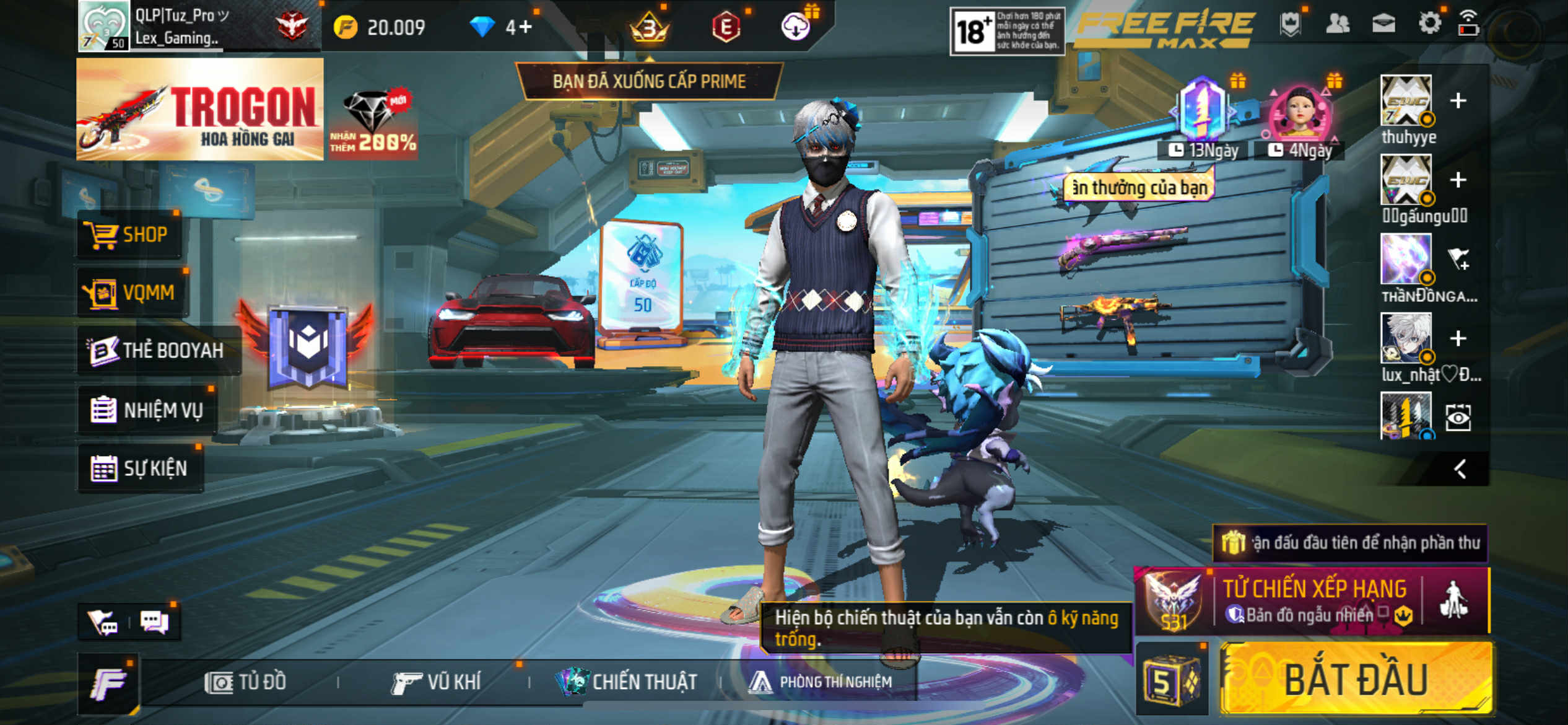Viewport: 1568px width, 725px height.
Task: Open the VQMM lucky spin menu
Action: (132, 292)
